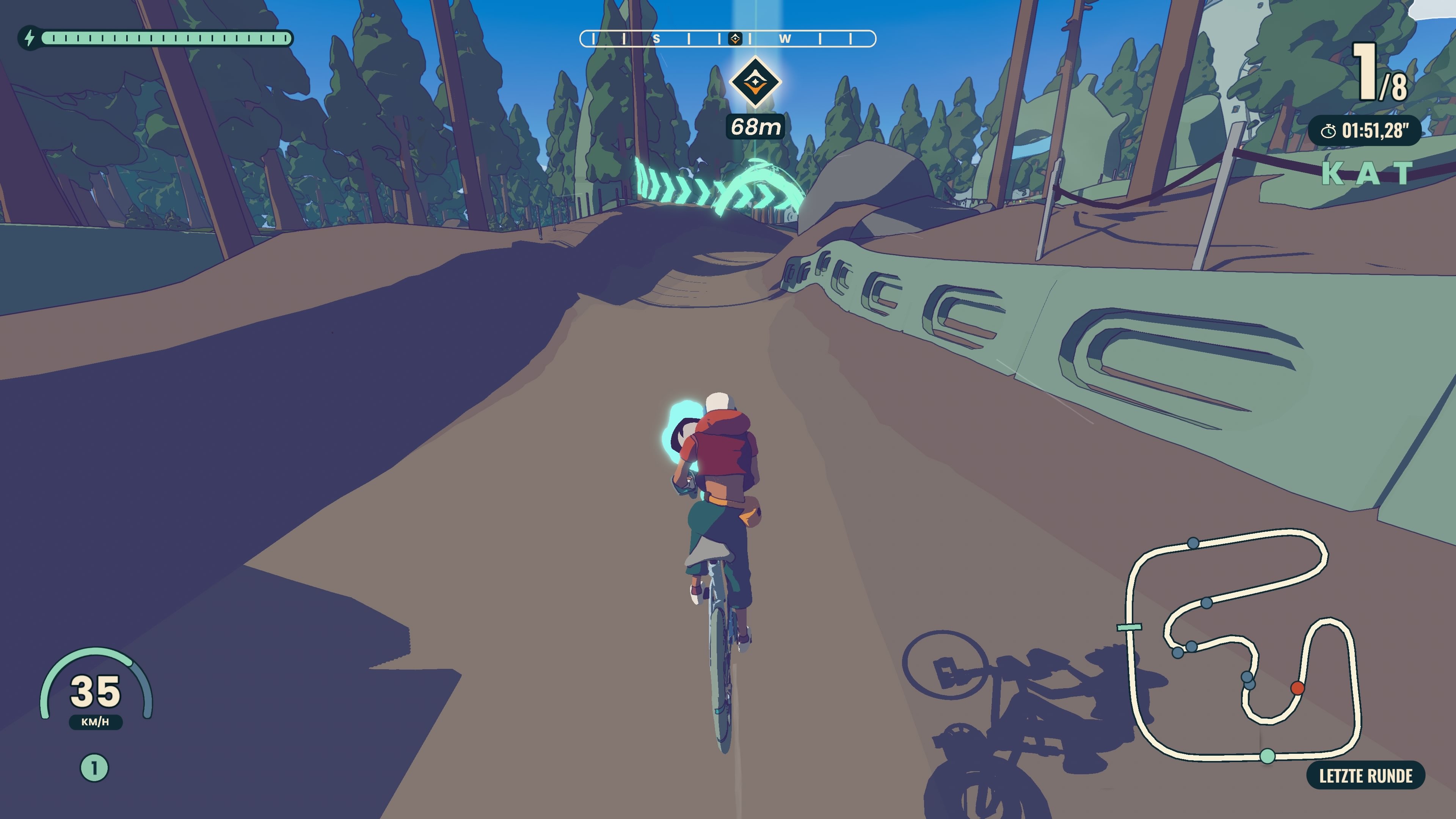
Task: Select the red player dot on minimap
Action: (x=1298, y=688)
